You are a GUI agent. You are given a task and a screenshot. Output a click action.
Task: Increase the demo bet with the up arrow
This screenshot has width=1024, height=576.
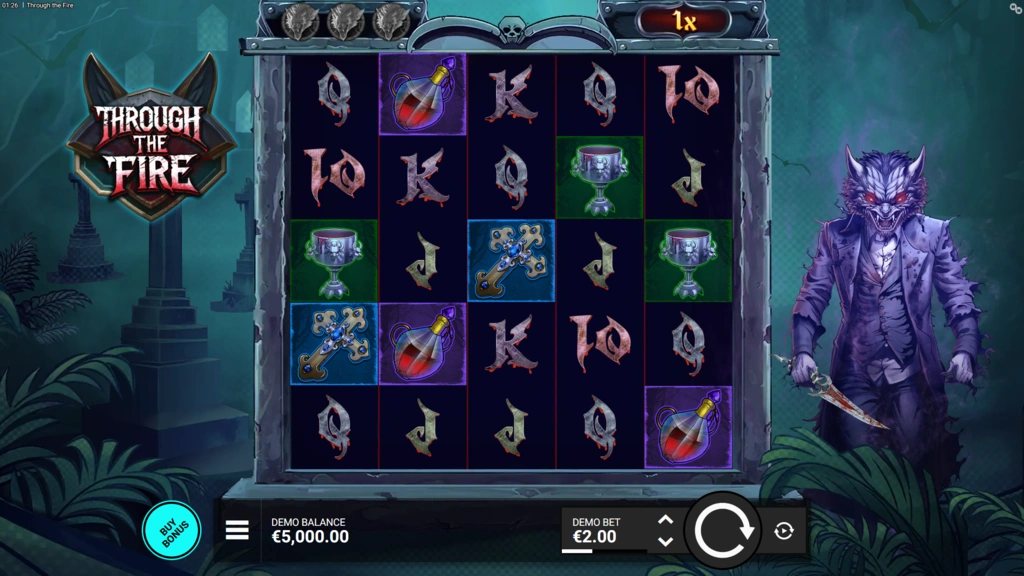665,520
